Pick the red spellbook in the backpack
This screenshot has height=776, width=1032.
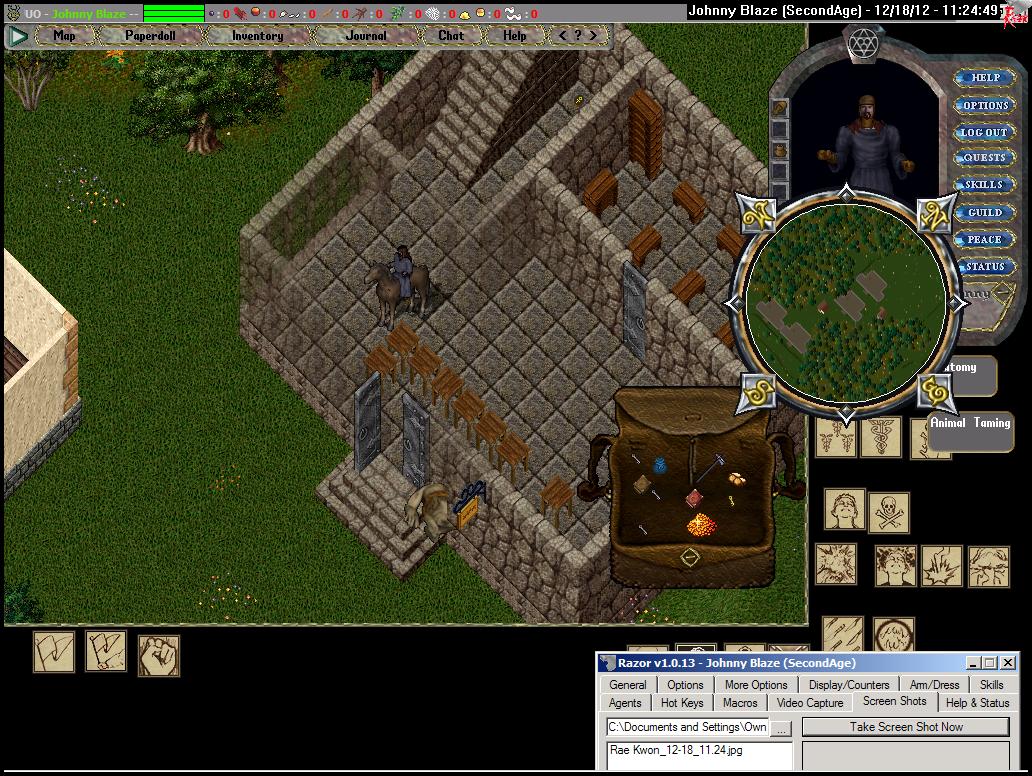tap(694, 498)
